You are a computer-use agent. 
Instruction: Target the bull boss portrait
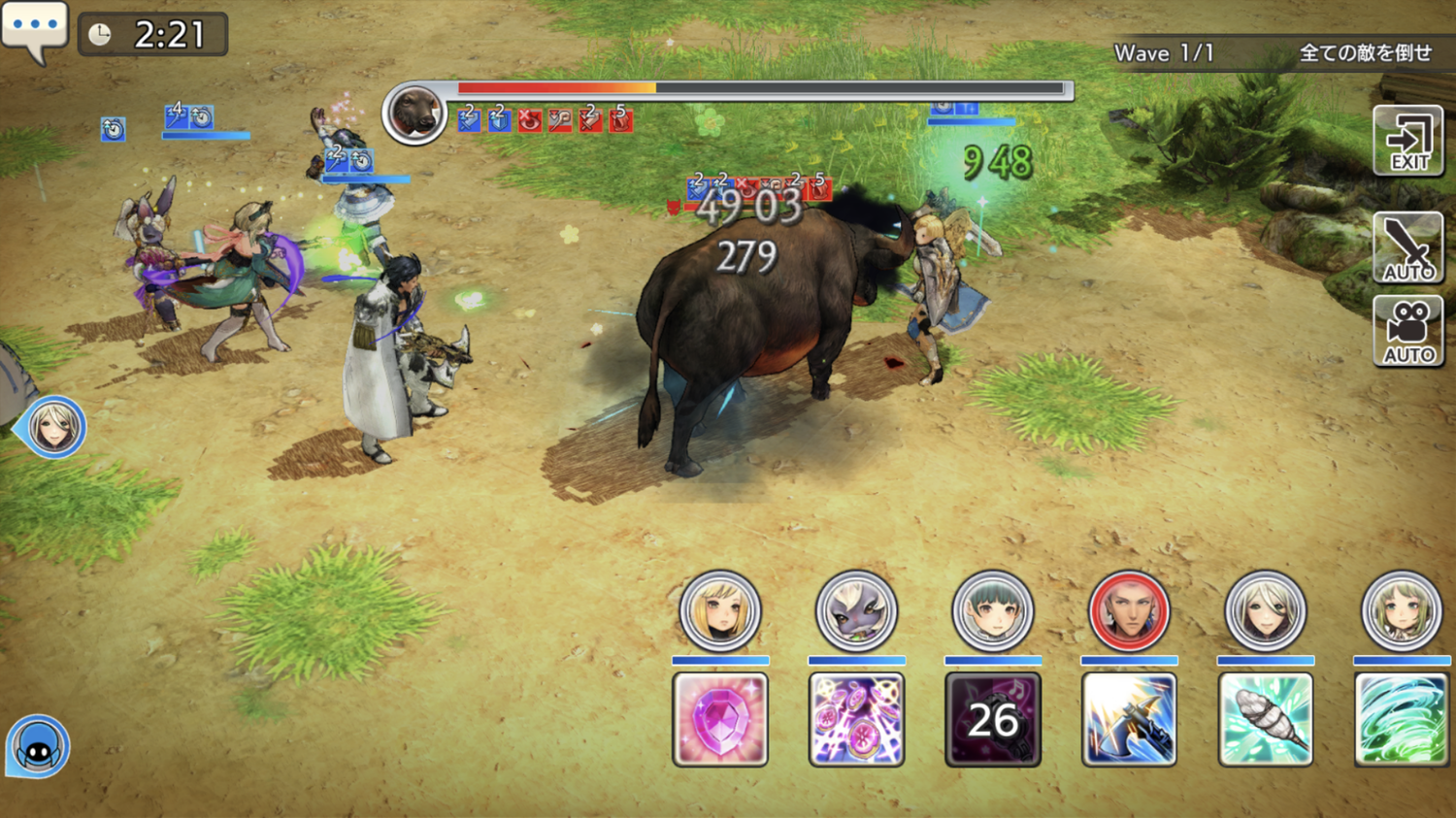(x=414, y=113)
